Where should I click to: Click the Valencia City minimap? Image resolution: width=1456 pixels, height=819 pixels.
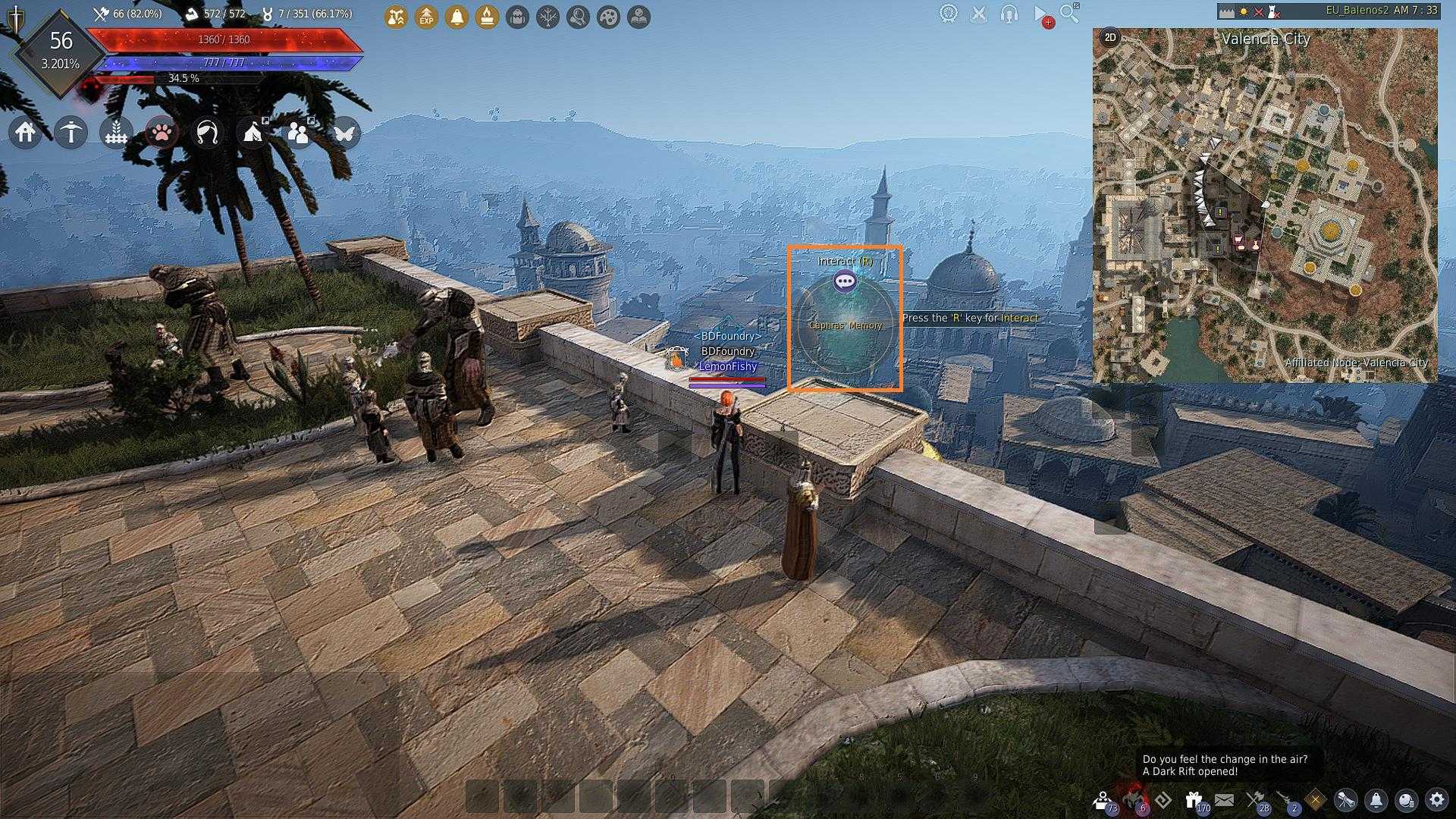tap(1265, 205)
